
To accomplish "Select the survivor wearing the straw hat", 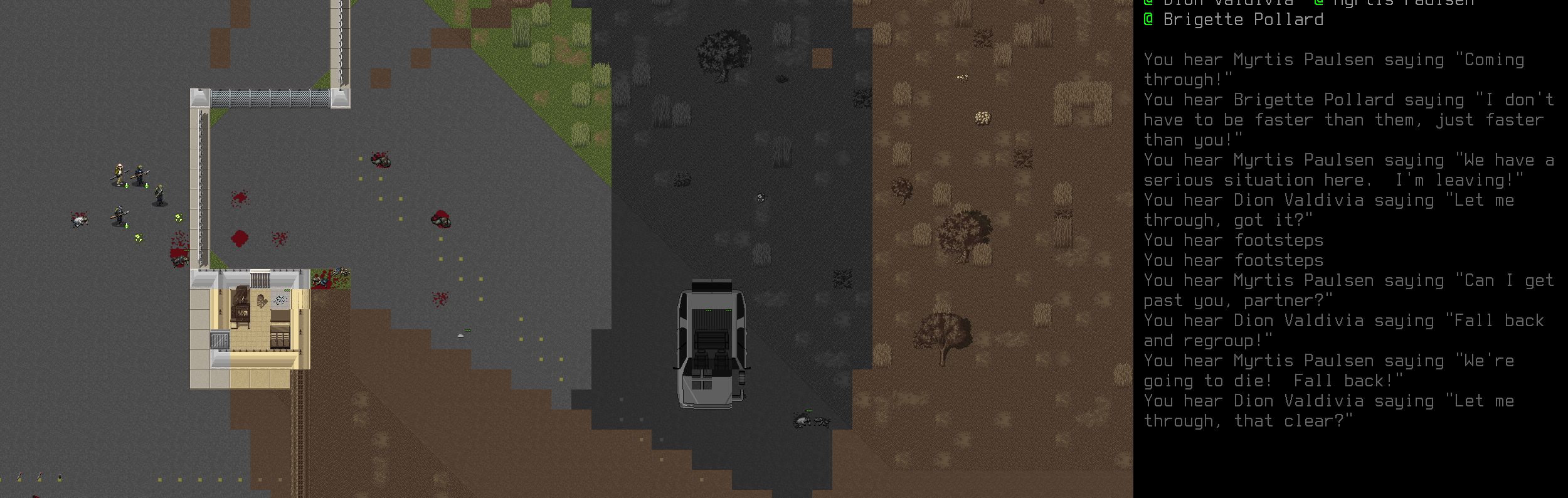I will click(x=119, y=171).
